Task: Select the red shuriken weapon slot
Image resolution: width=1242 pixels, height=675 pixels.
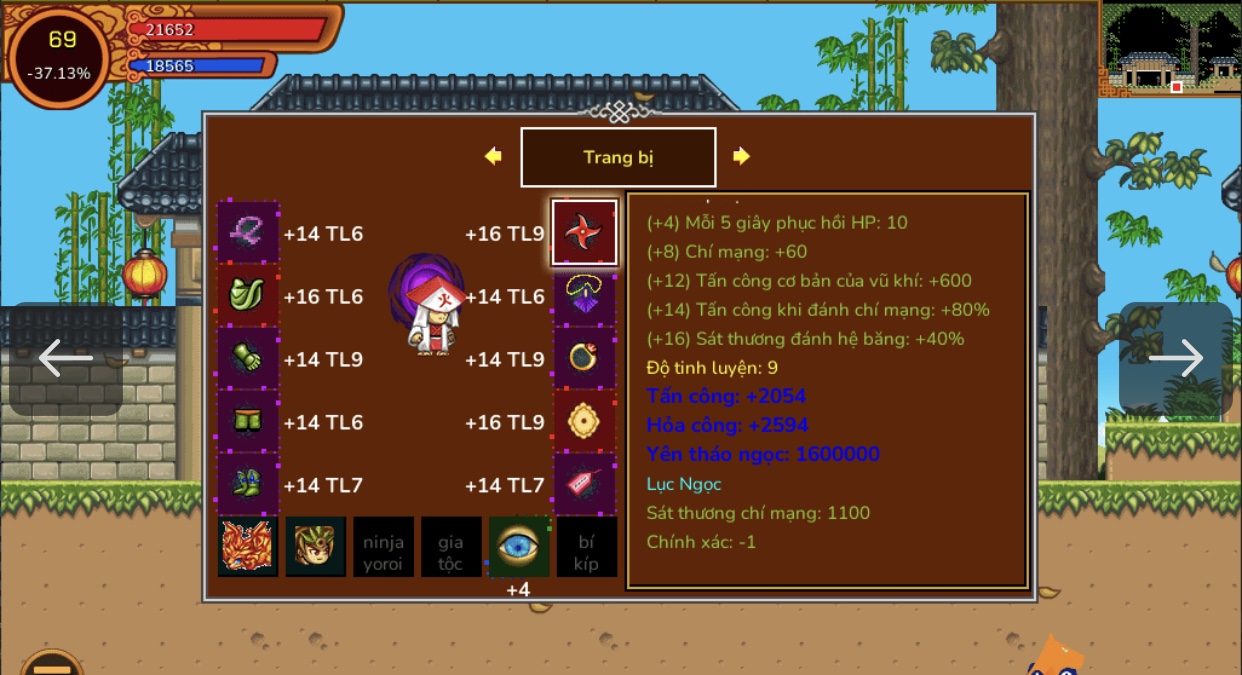Action: [x=584, y=233]
